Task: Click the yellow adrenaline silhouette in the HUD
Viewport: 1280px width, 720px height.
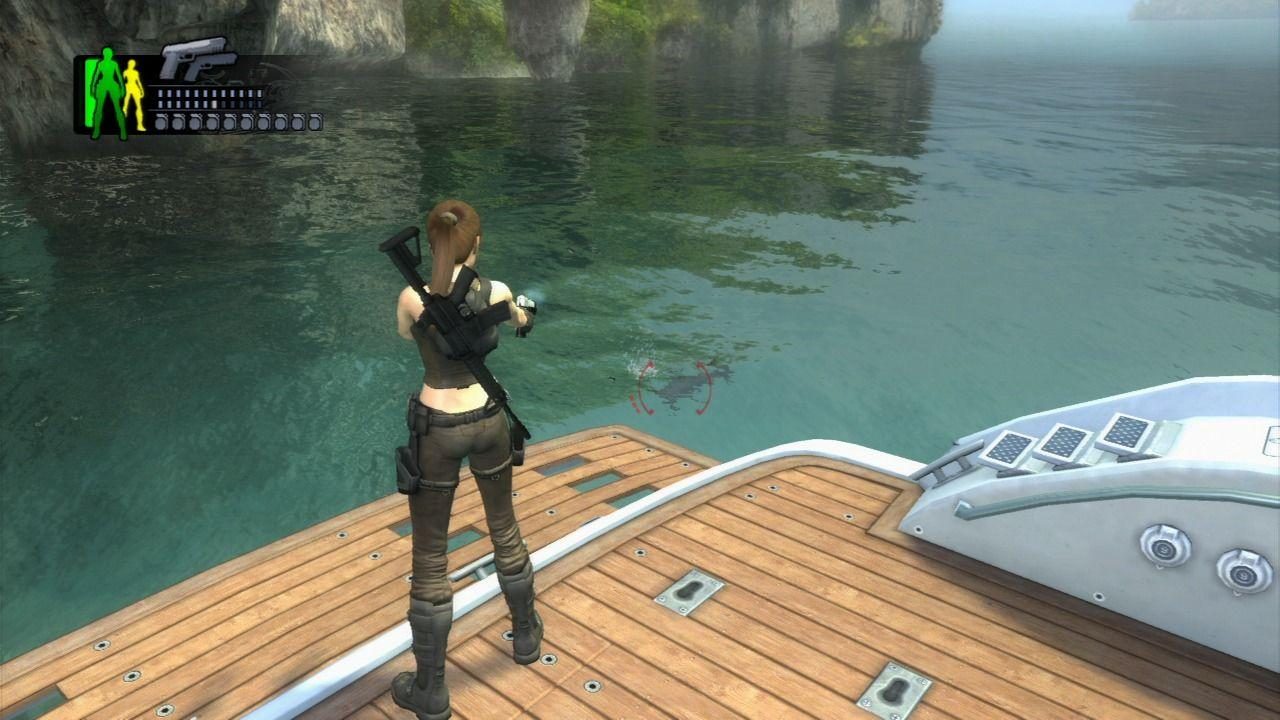Action: click(x=132, y=95)
